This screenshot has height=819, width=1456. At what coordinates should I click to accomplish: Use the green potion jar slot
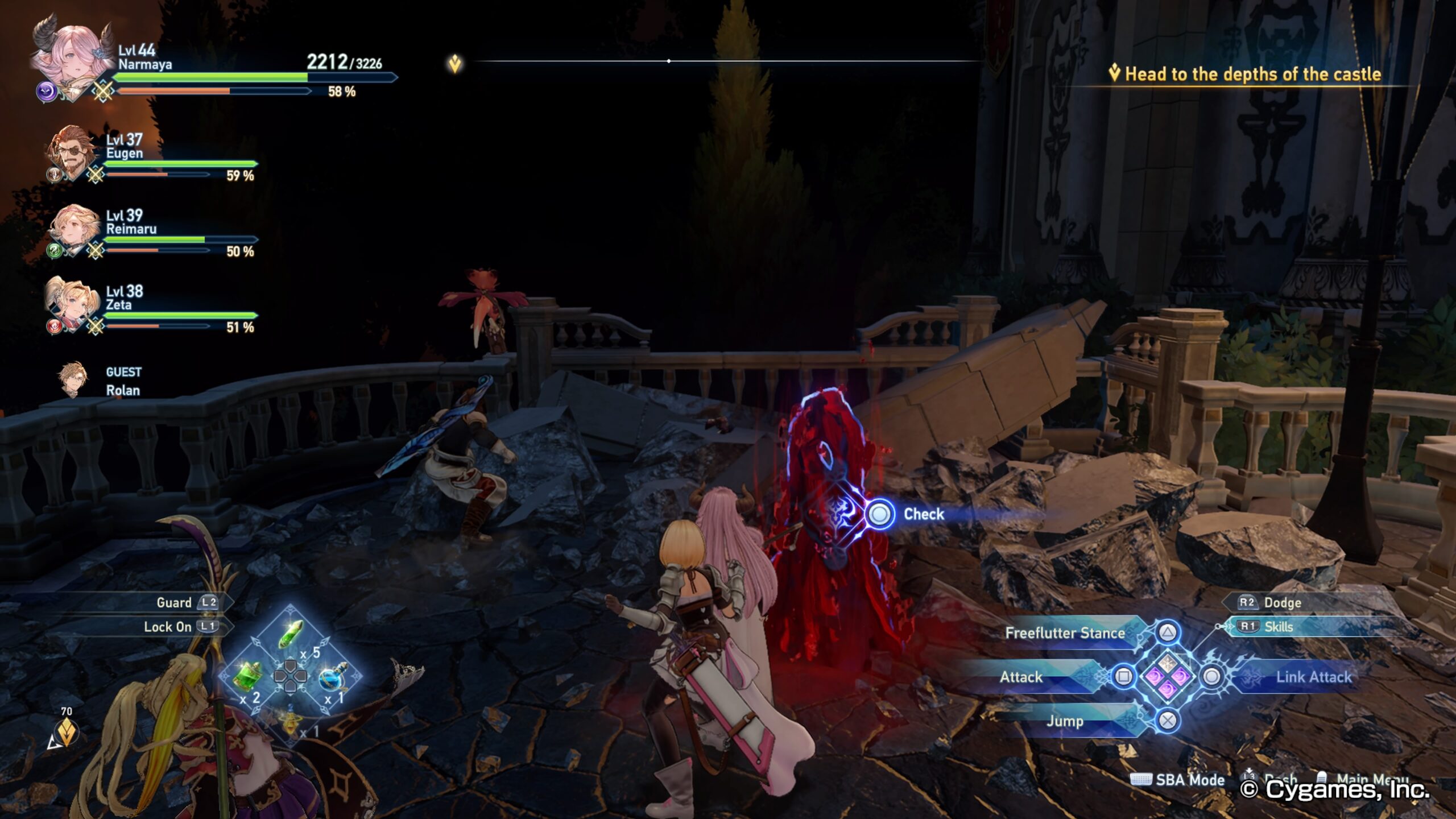coord(248,677)
